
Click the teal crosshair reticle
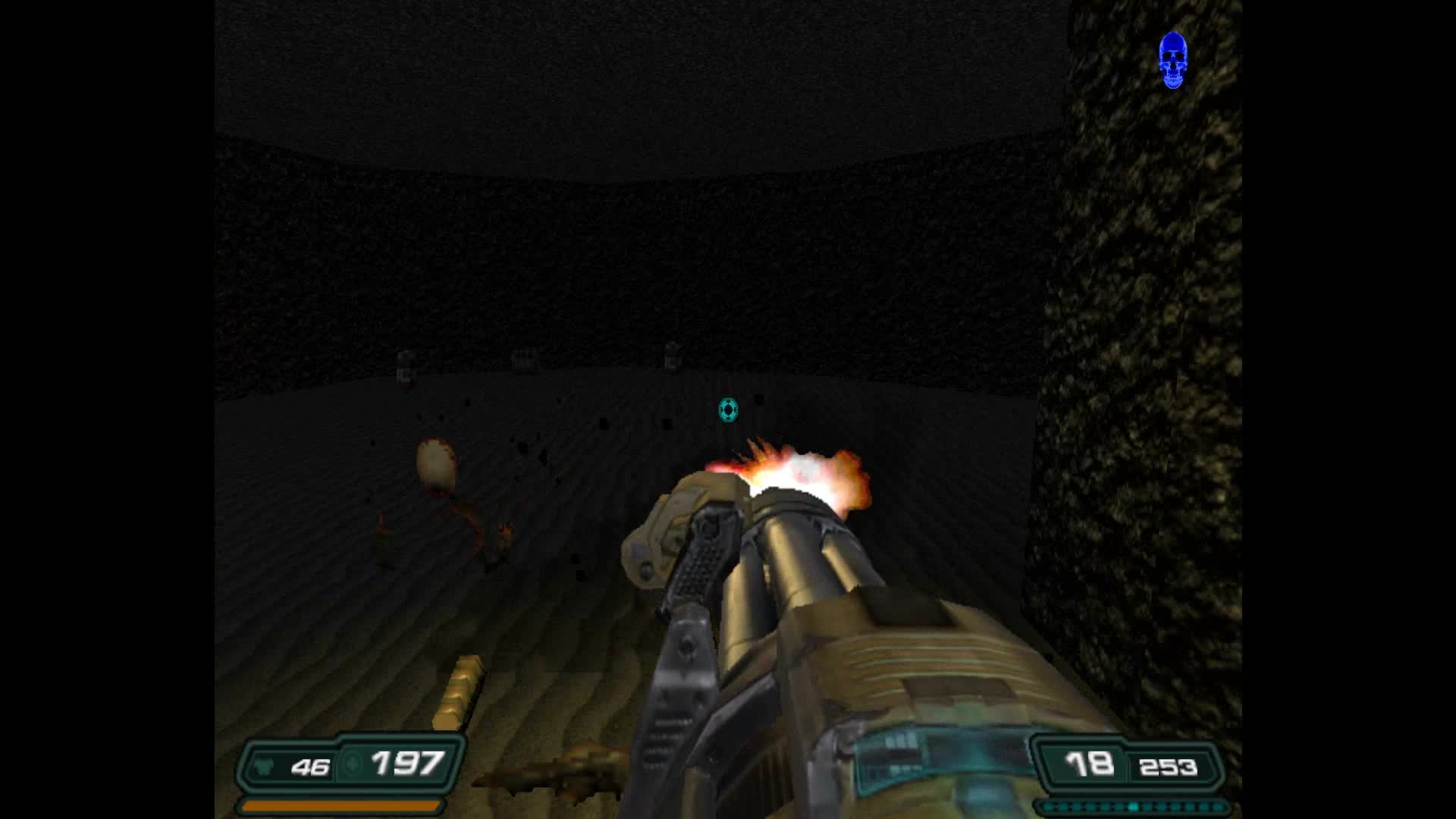click(x=727, y=410)
